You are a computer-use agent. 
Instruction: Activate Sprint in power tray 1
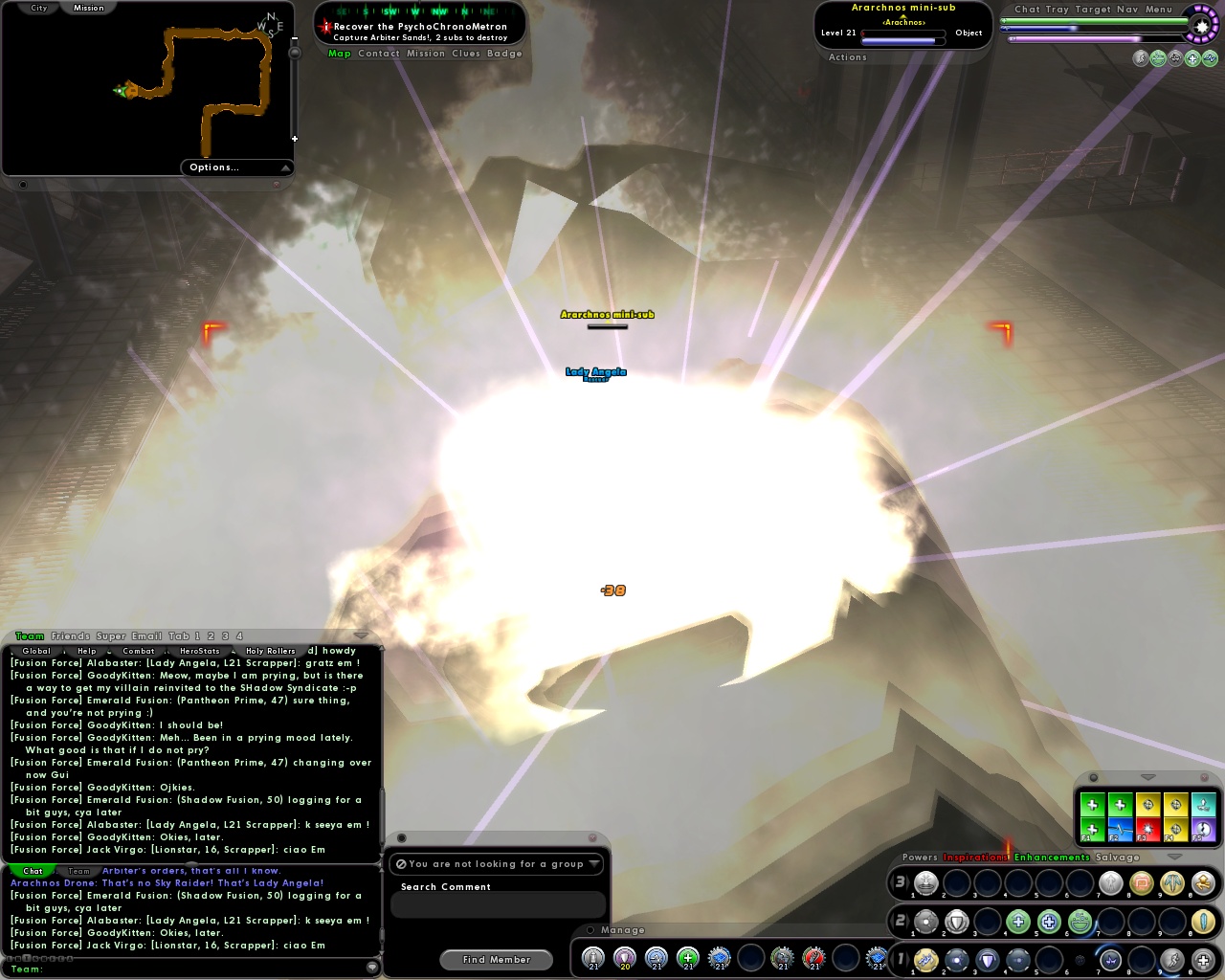click(1172, 960)
